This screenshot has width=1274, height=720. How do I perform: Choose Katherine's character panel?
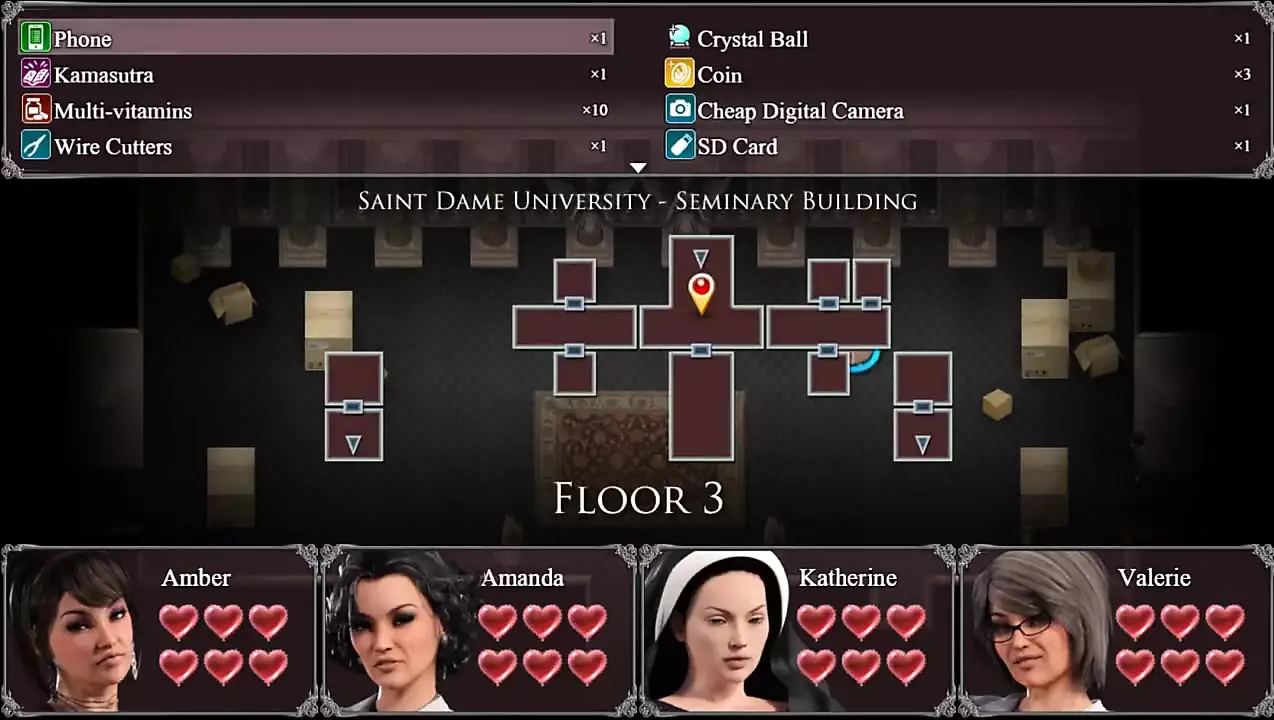pos(796,630)
